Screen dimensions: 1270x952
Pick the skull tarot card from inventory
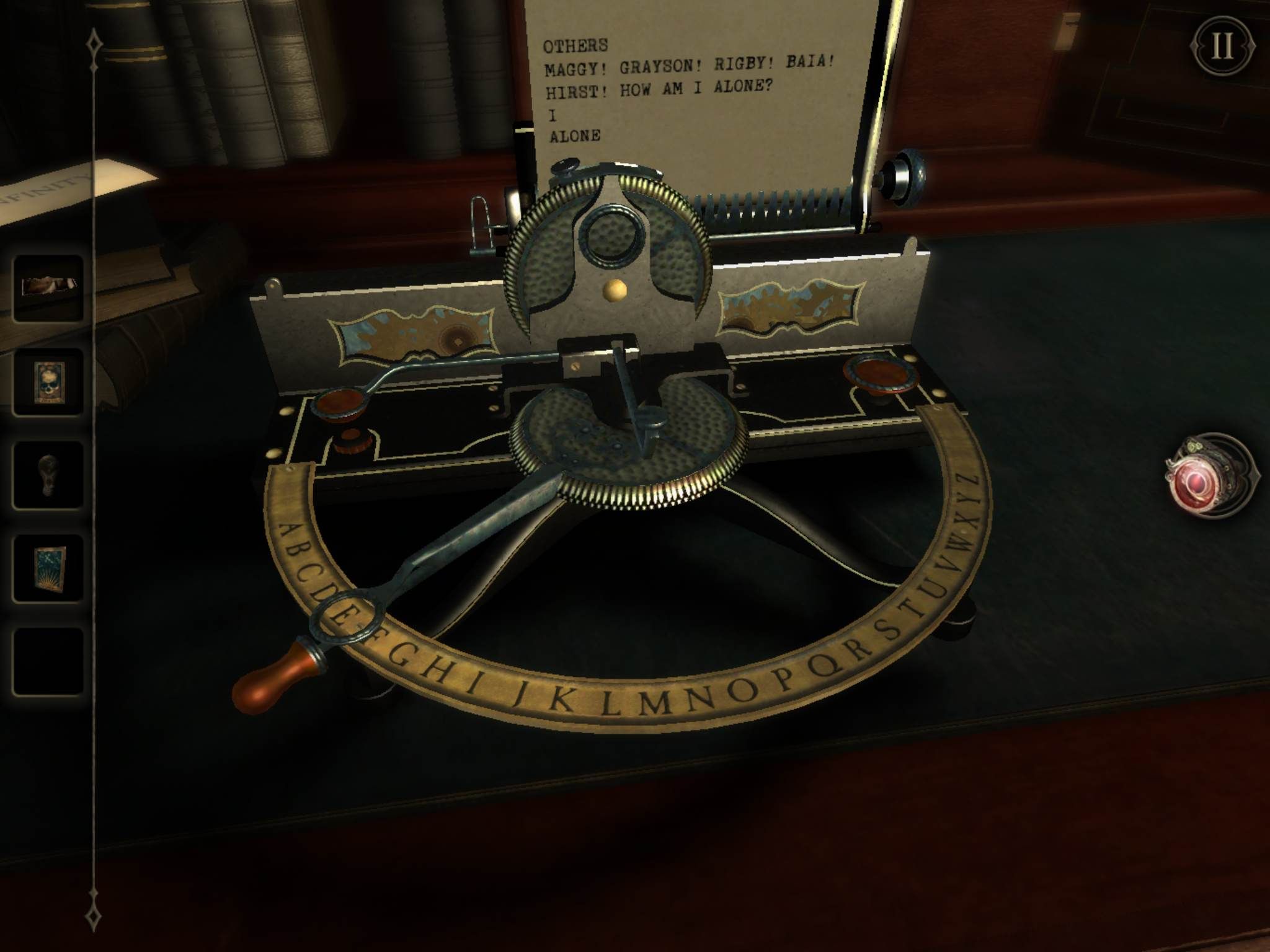[48, 382]
